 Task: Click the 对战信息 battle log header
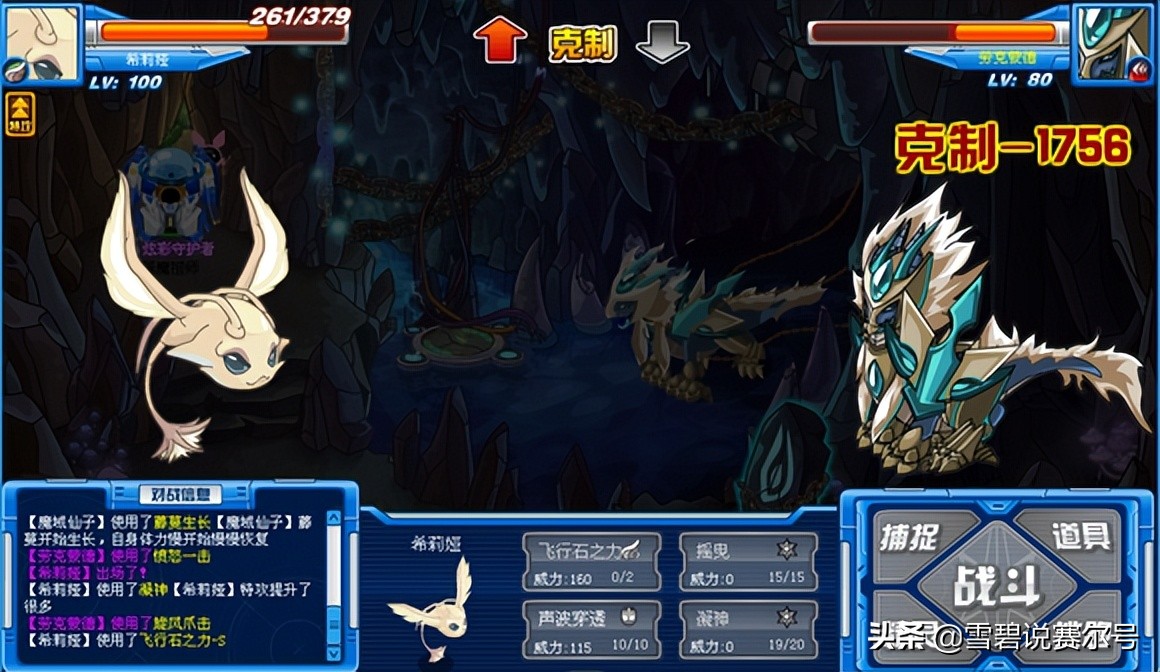pos(180,493)
